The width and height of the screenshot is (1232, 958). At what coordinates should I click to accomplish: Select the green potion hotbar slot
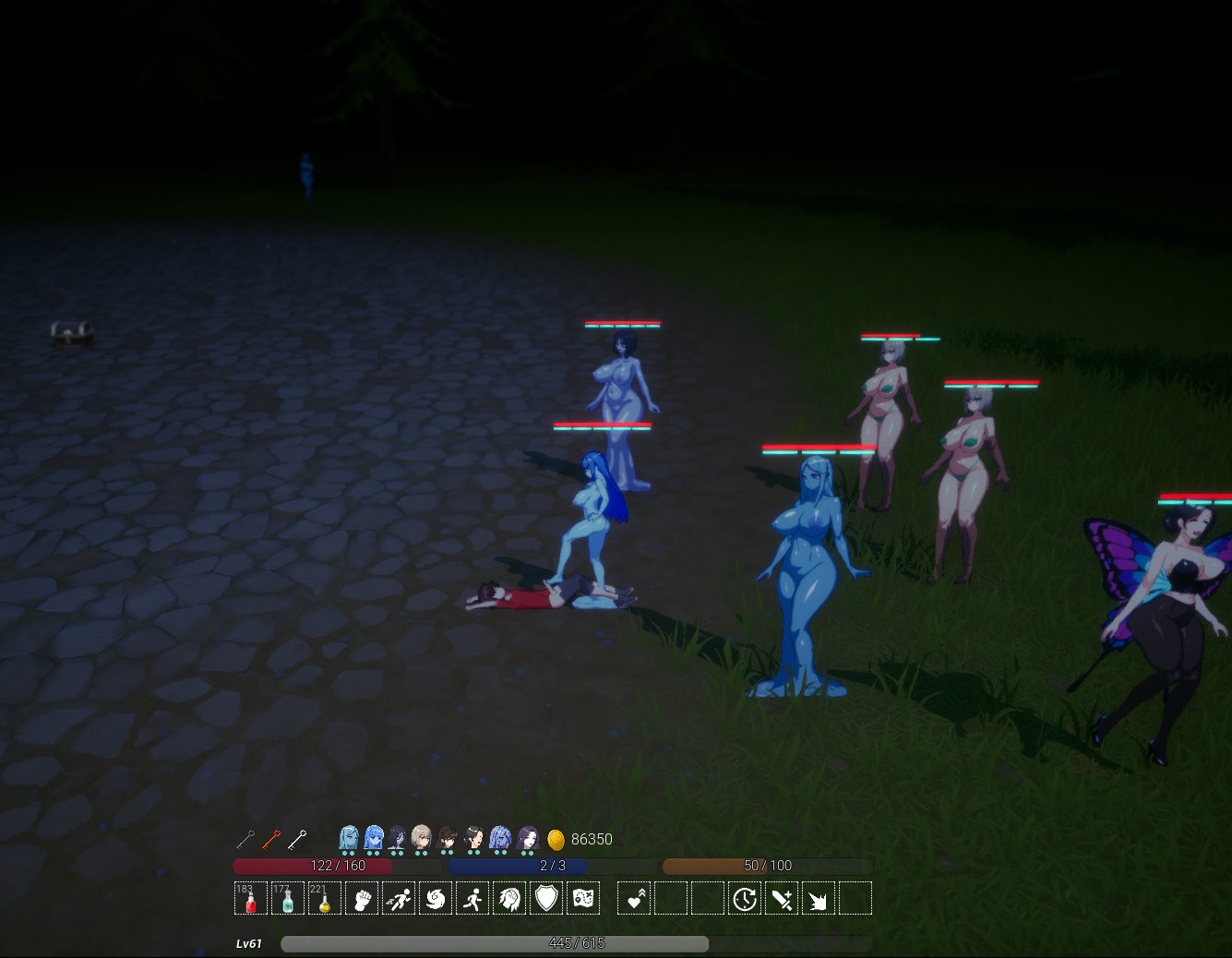coord(287,898)
